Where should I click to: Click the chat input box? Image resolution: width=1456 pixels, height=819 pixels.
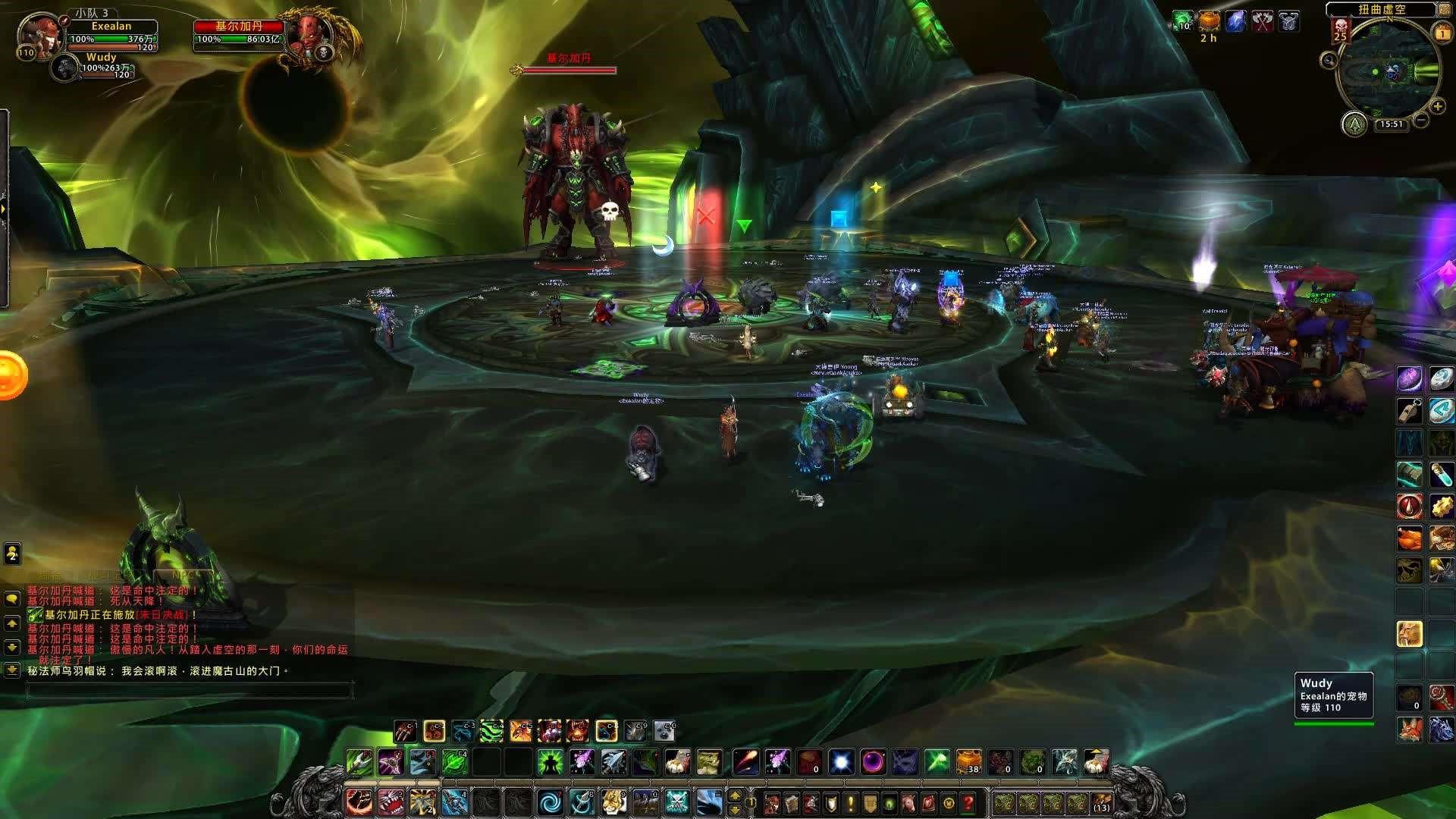190,691
